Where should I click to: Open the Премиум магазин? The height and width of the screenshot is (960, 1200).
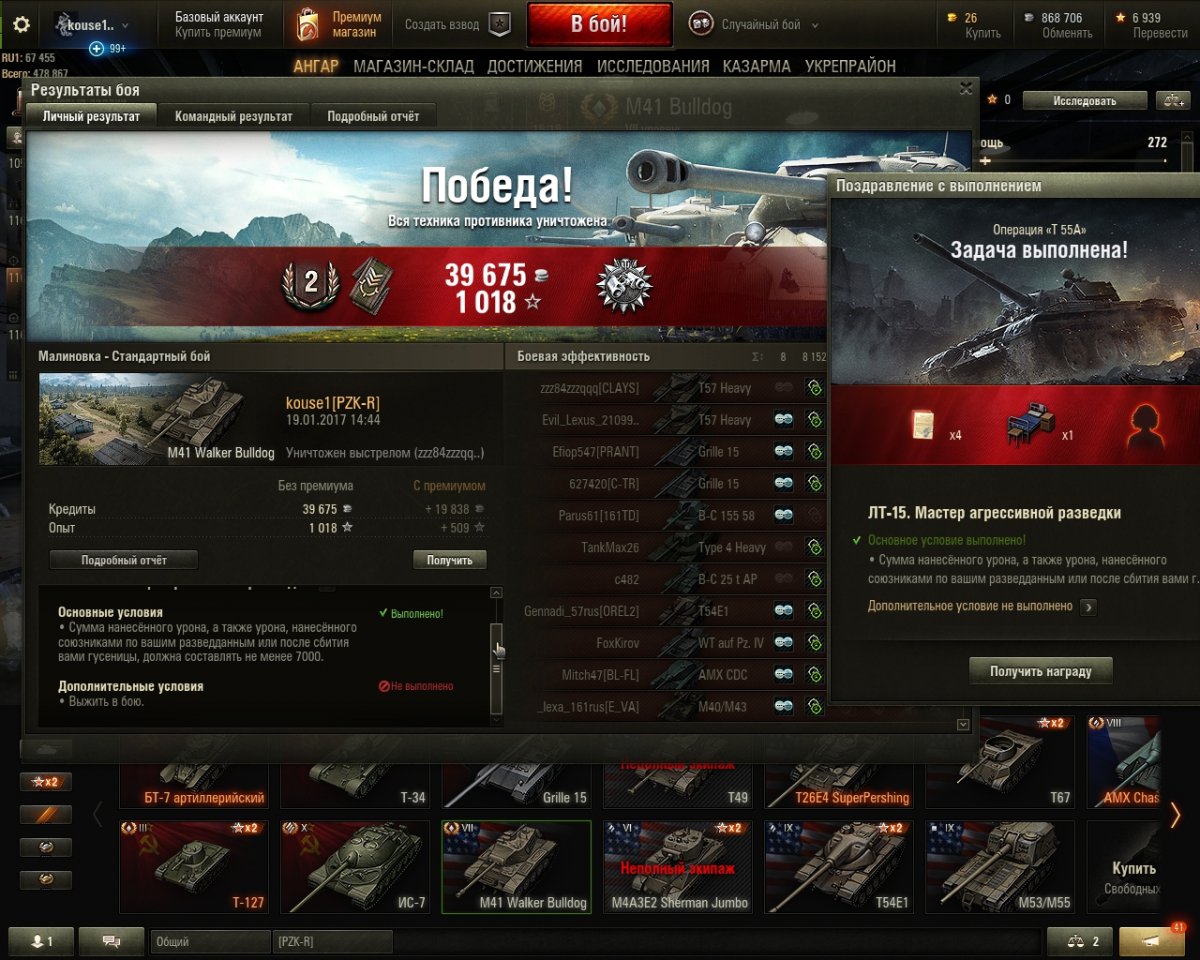click(x=339, y=25)
